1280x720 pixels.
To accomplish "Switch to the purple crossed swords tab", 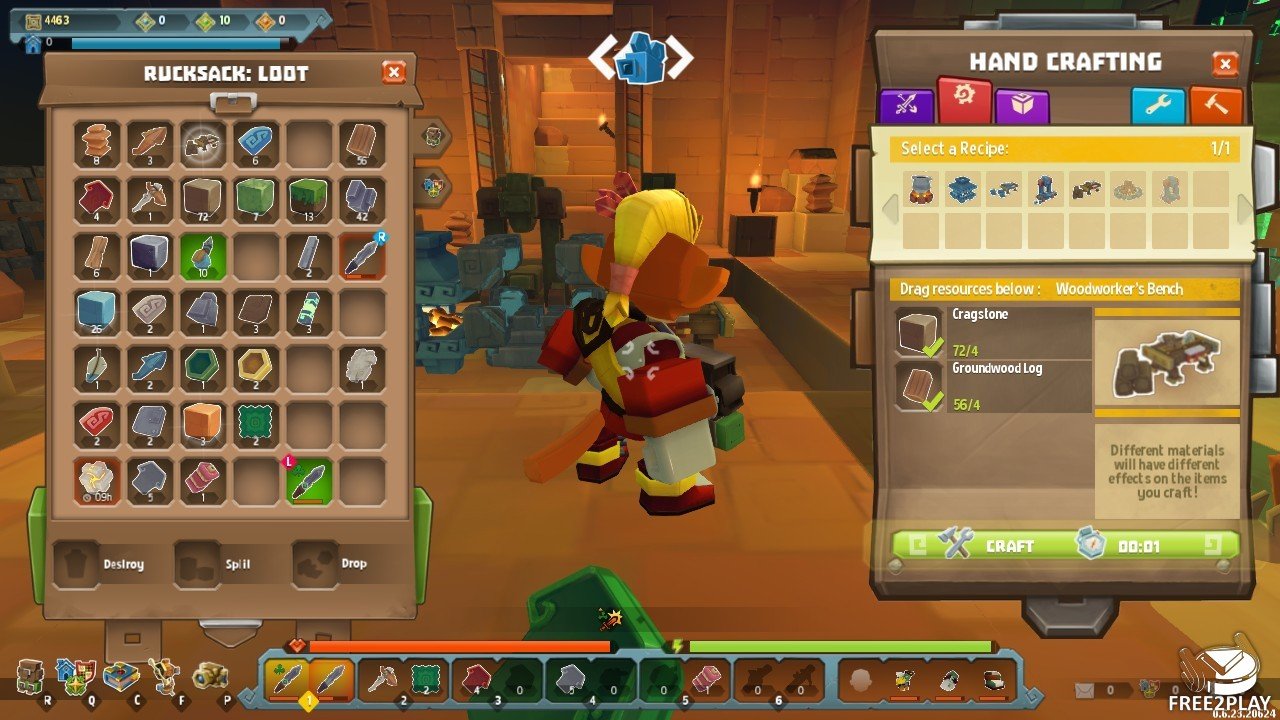I will pos(905,106).
